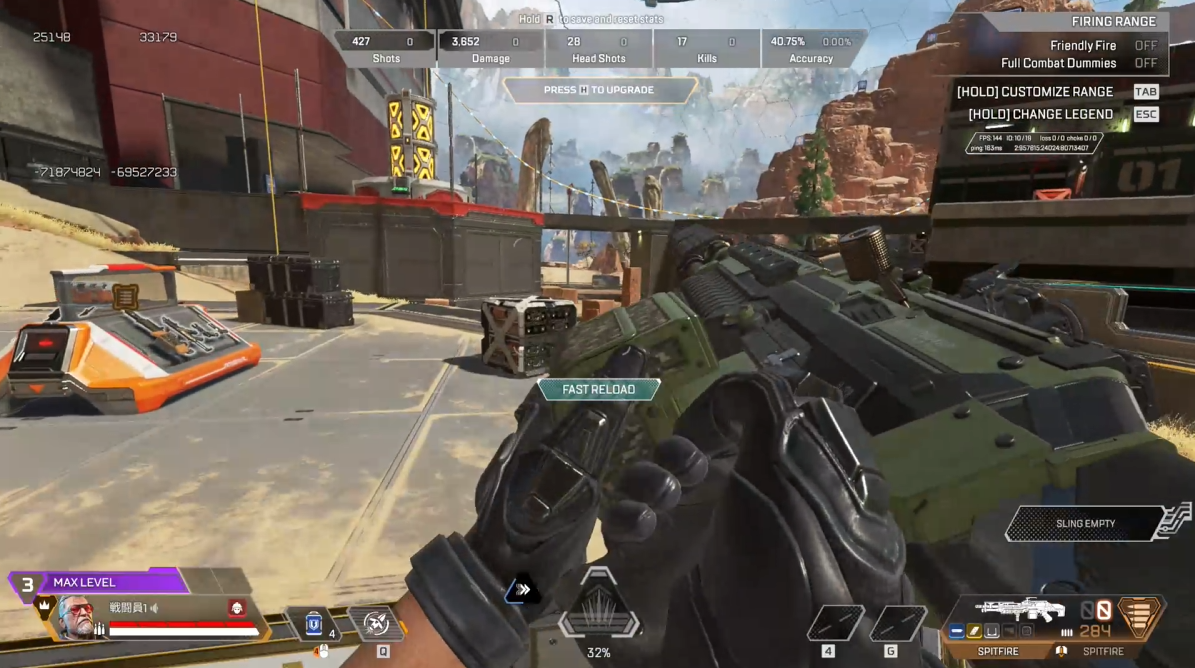Click the Friendly Fire OFF setting
Image resolution: width=1195 pixels, height=668 pixels.
pos(1145,45)
